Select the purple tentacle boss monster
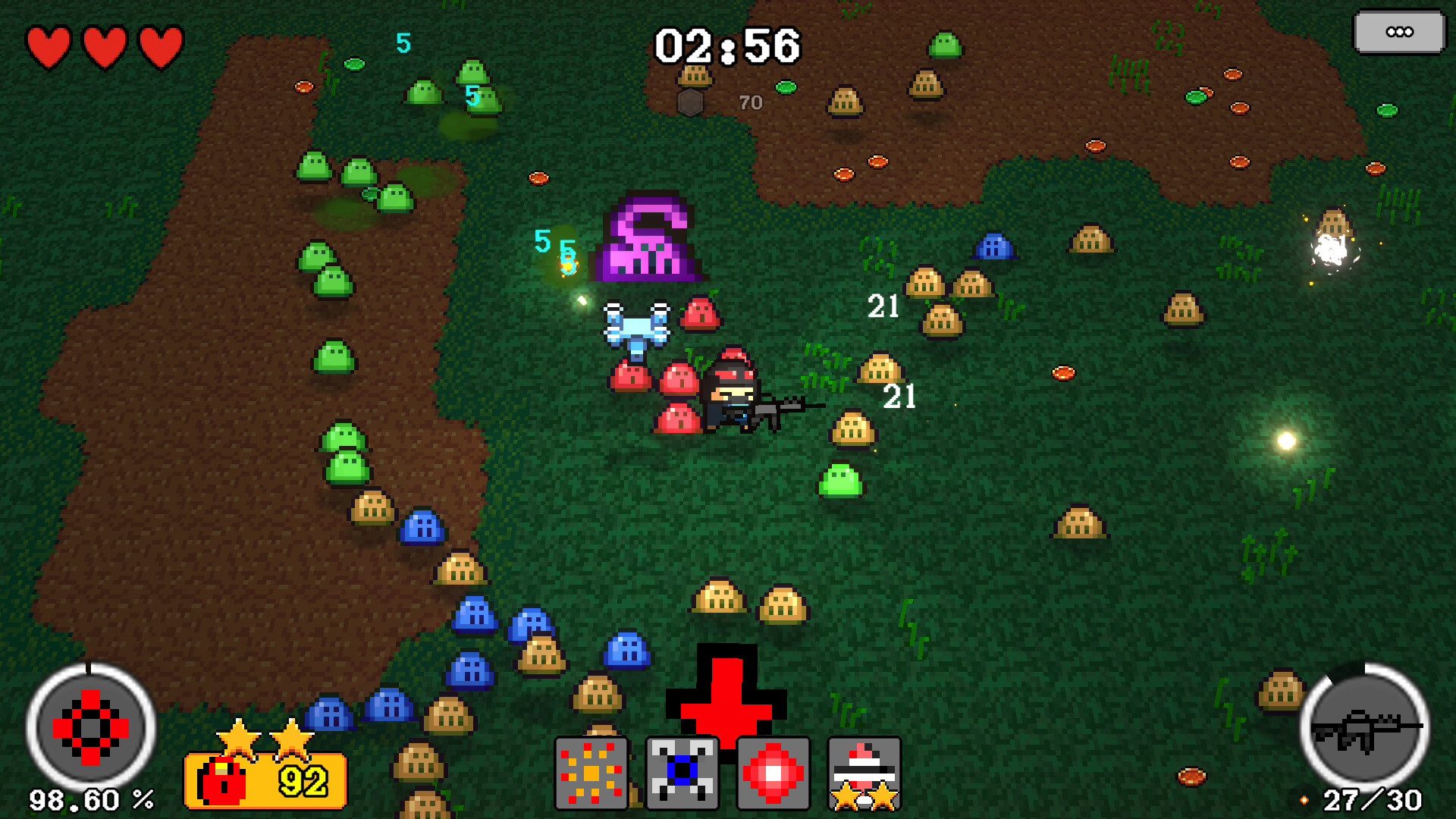1456x819 pixels. tap(648, 239)
